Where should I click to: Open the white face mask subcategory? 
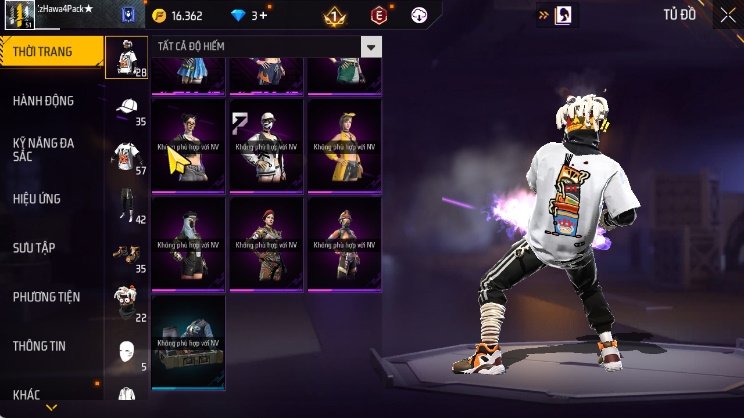pos(126,352)
